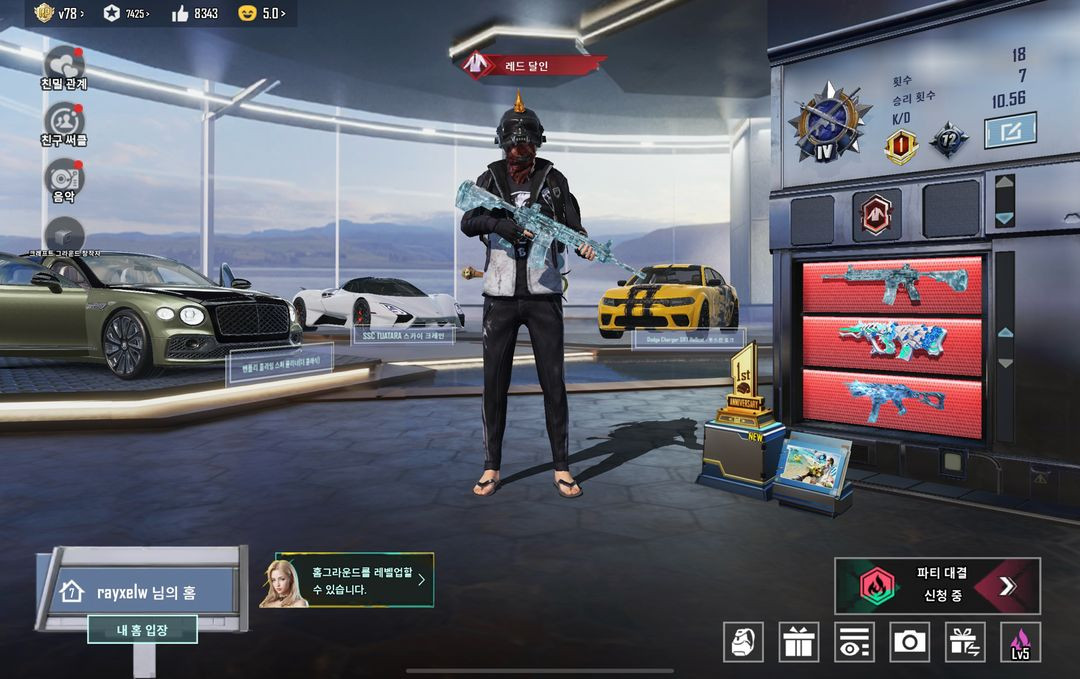The image size is (1080, 679).
Task: Click the profile edit pencil button
Action: 1010,130
